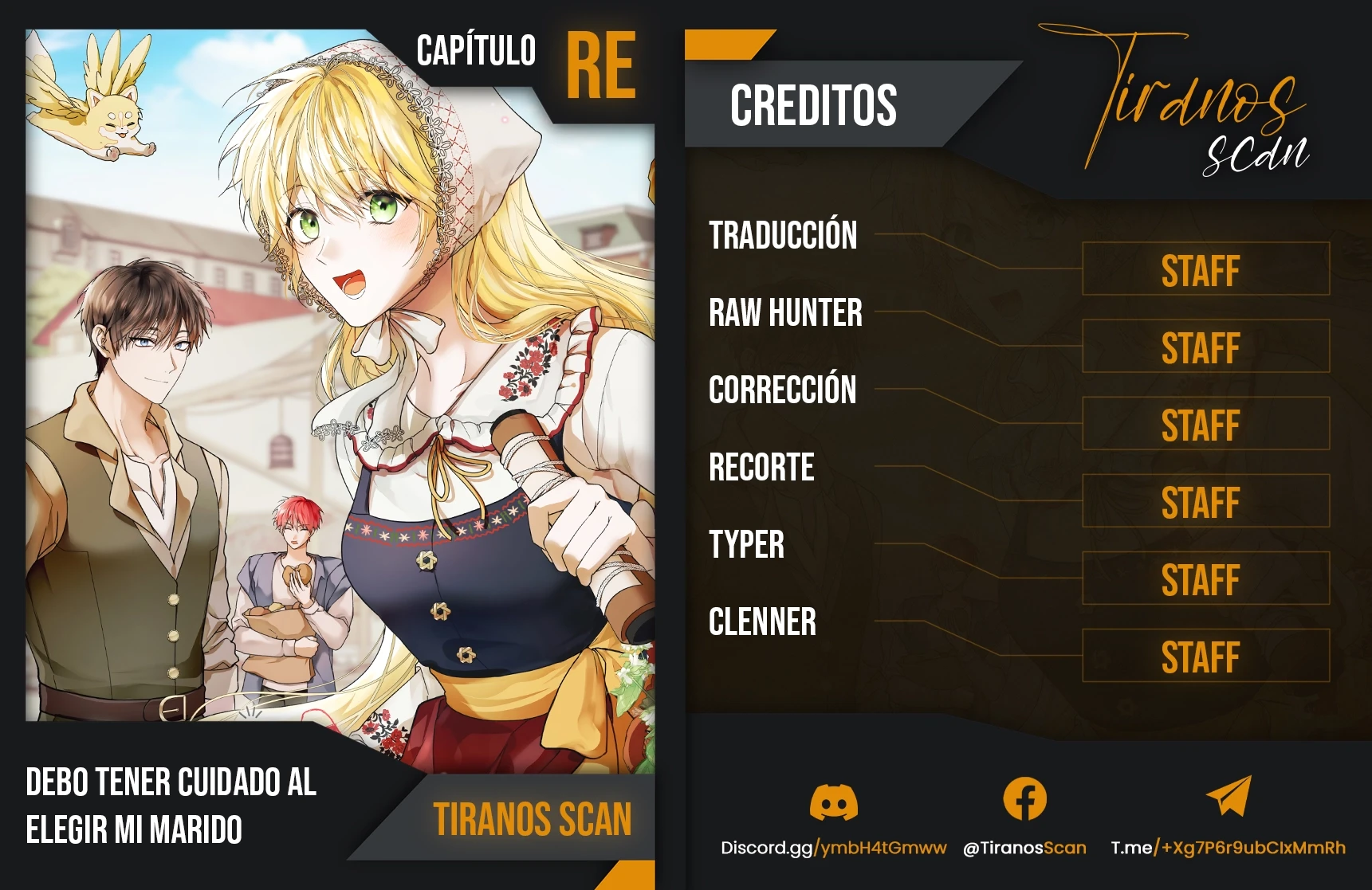This screenshot has height=890, width=1372.
Task: Open the Telegram paper plane icon
Action: pyautogui.click(x=1229, y=797)
